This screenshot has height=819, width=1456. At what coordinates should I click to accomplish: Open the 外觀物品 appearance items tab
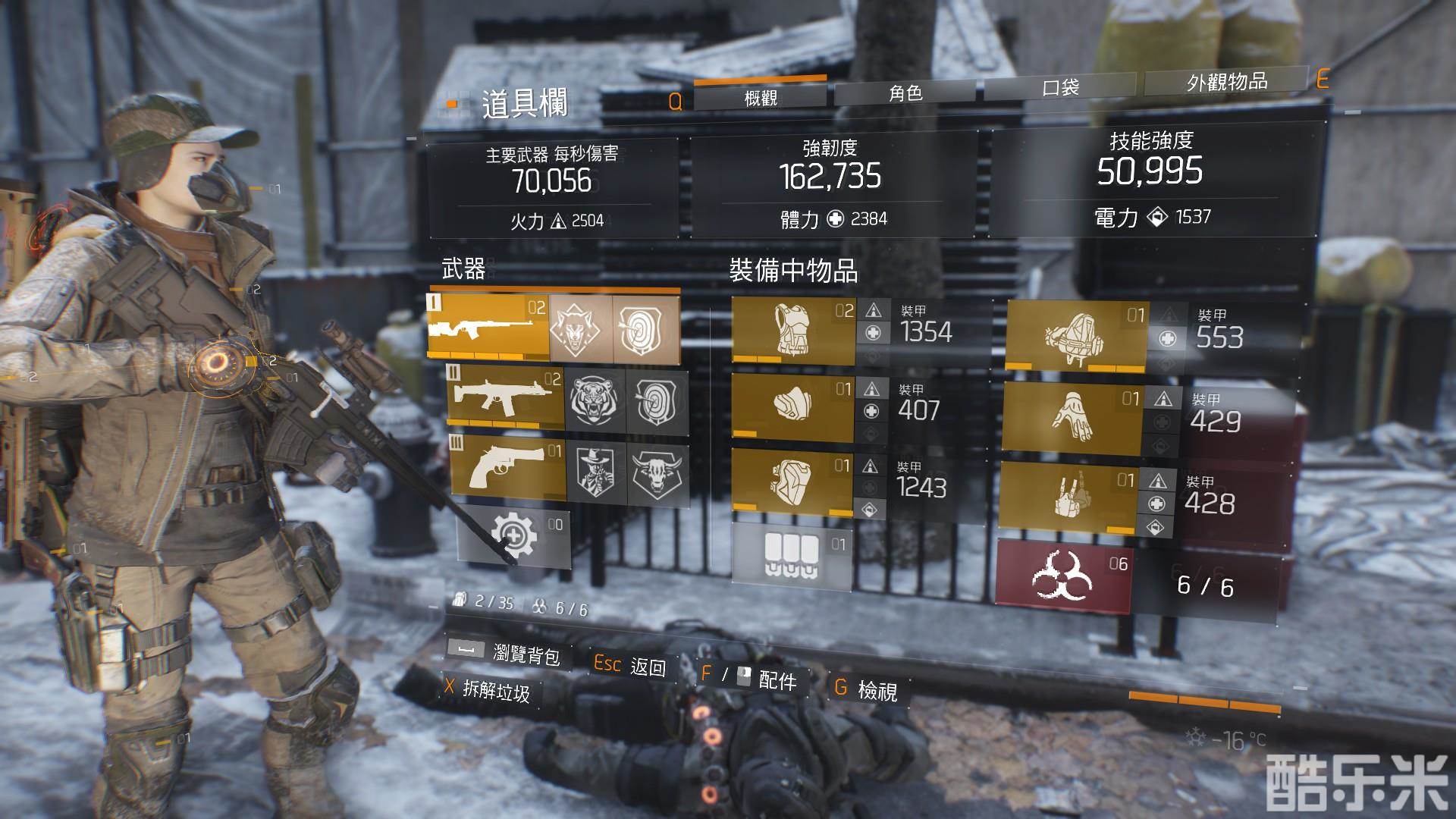(1226, 81)
